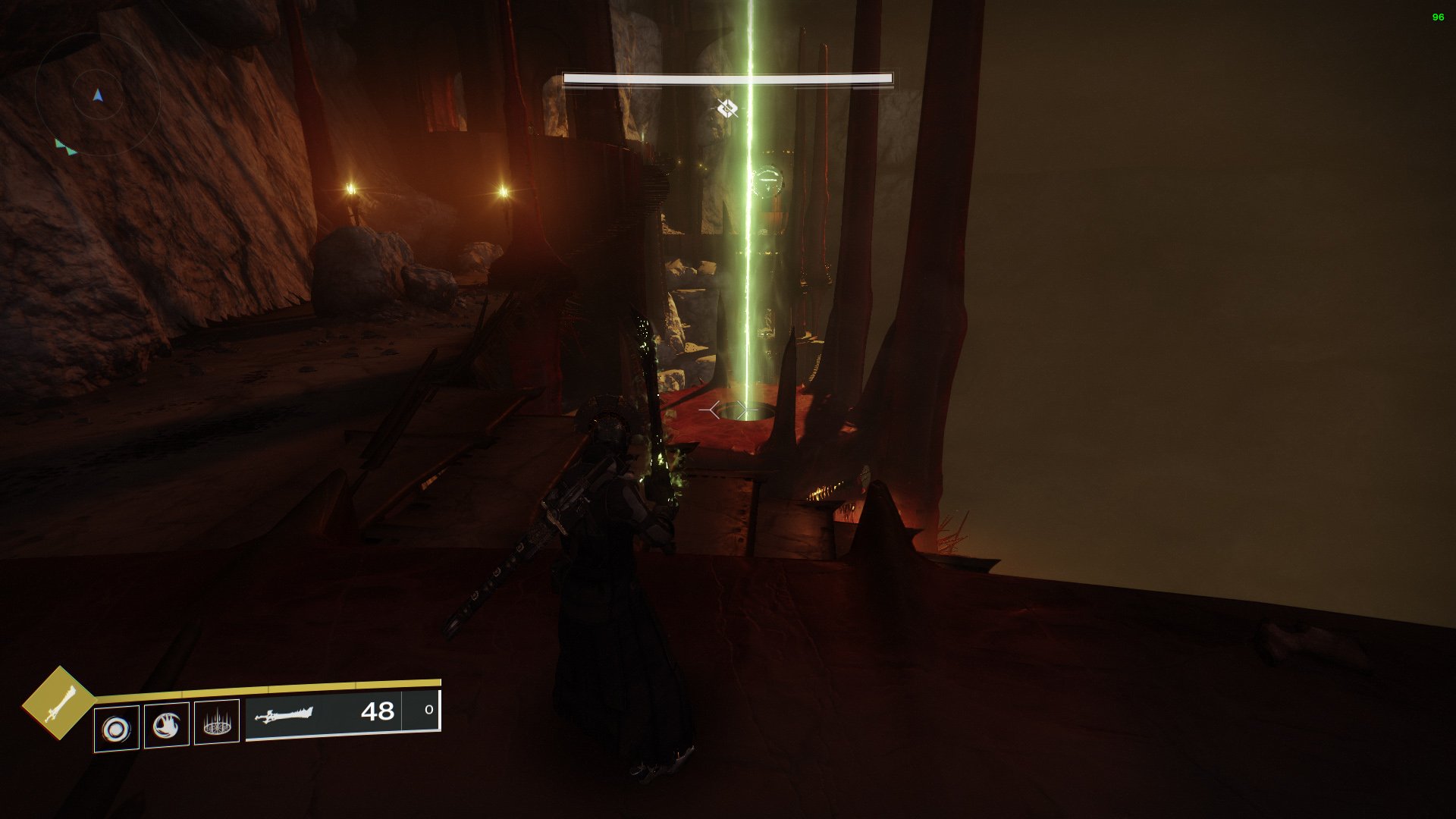
Task: Use the hand-shaped melee ability icon
Action: click(167, 726)
